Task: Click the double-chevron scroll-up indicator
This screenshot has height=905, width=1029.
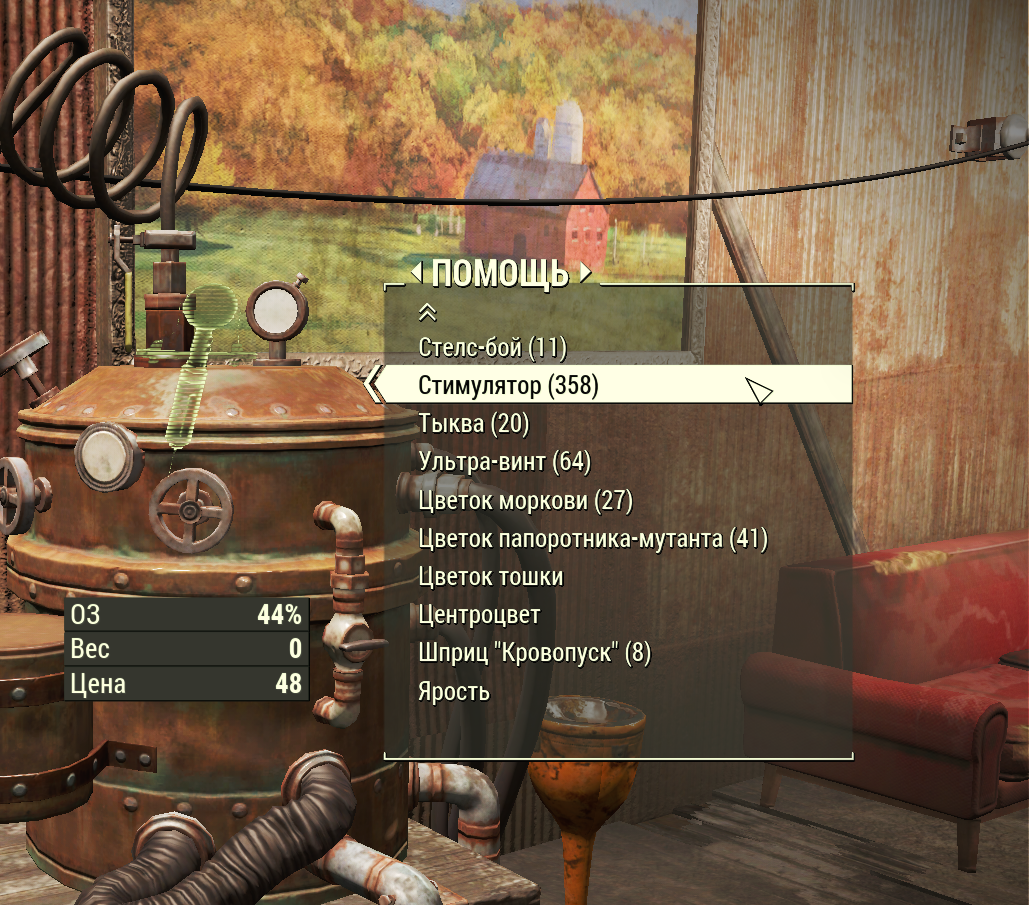Action: (427, 313)
